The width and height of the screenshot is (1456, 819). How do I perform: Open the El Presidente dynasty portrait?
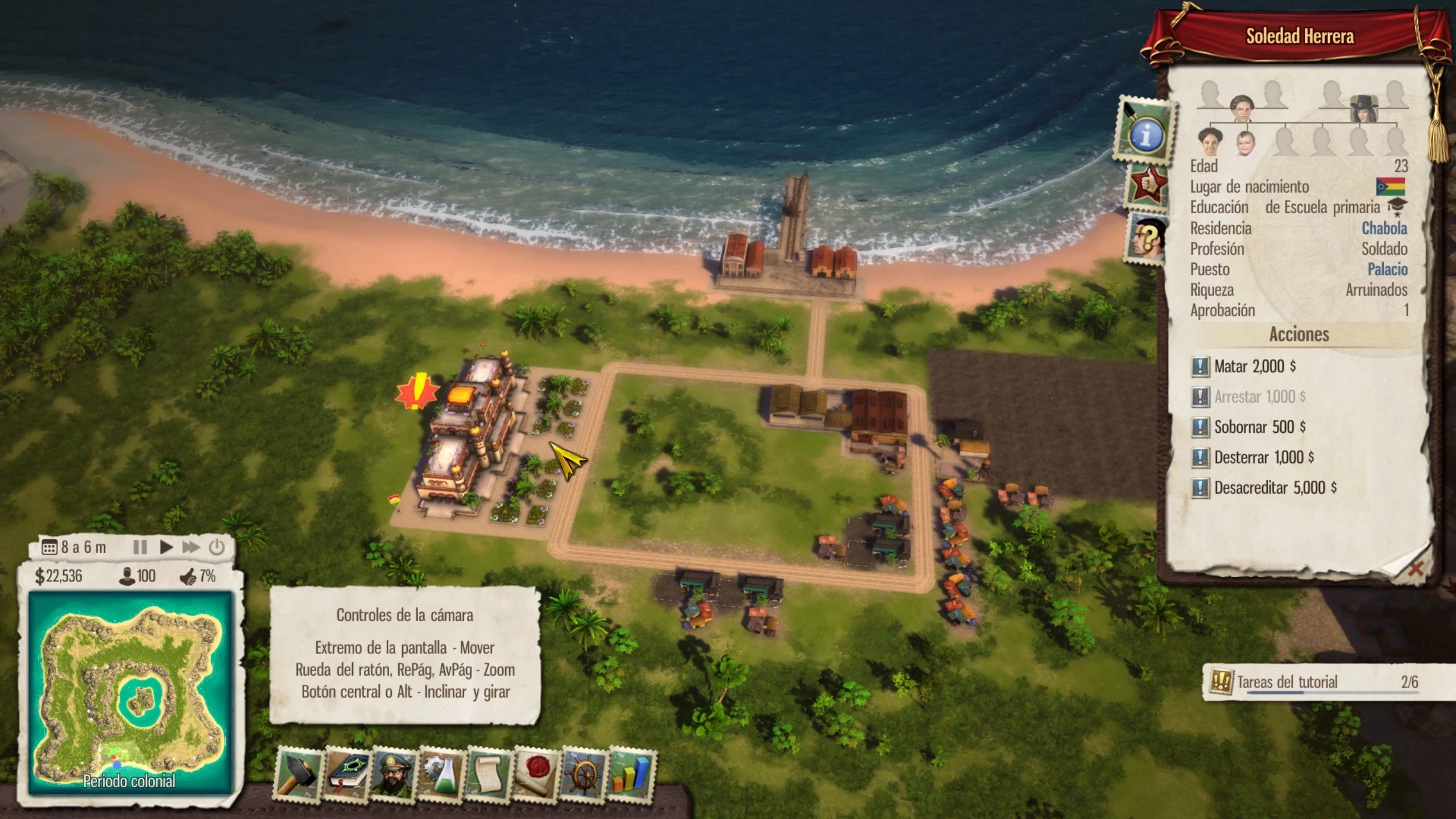point(394,774)
